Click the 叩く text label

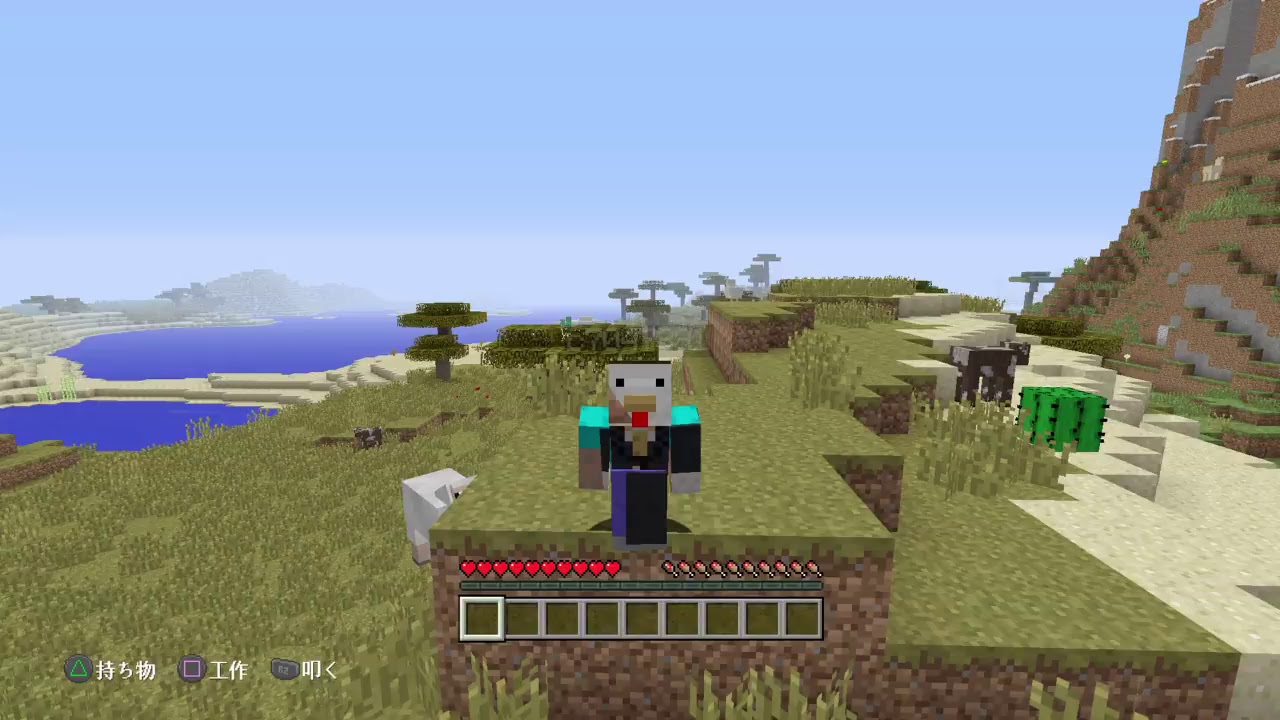tap(320, 670)
